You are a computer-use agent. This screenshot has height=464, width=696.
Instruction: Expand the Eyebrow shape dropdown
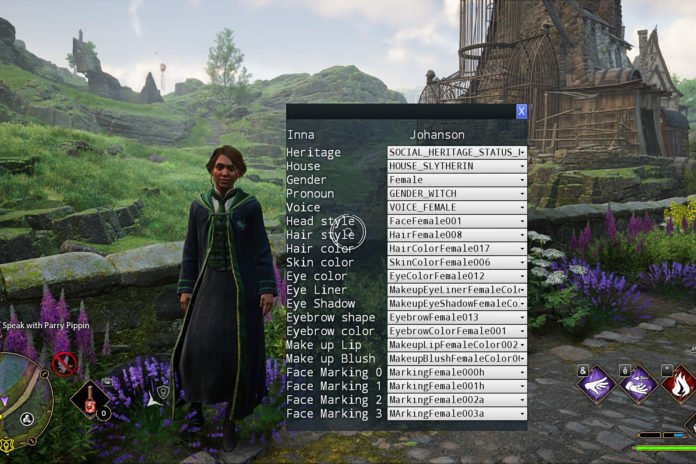click(456, 317)
